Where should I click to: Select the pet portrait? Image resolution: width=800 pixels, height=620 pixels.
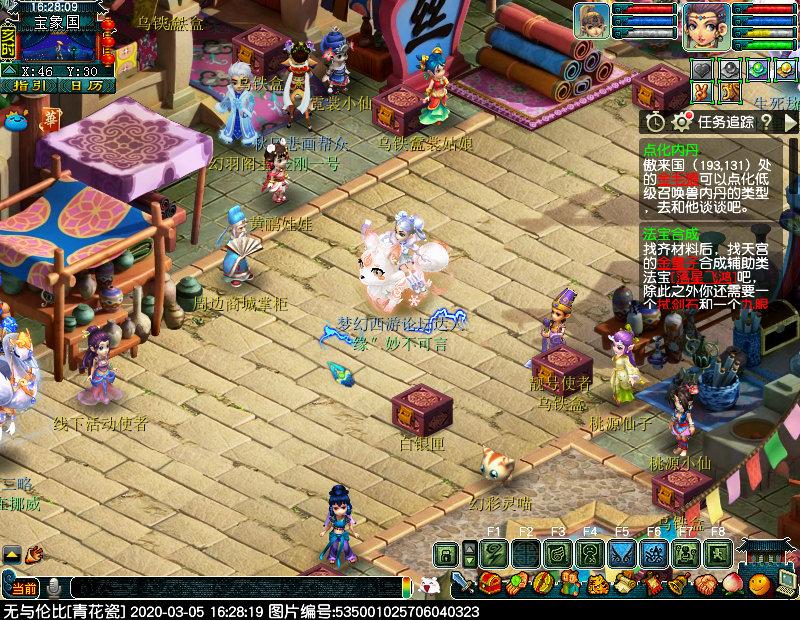coord(592,20)
